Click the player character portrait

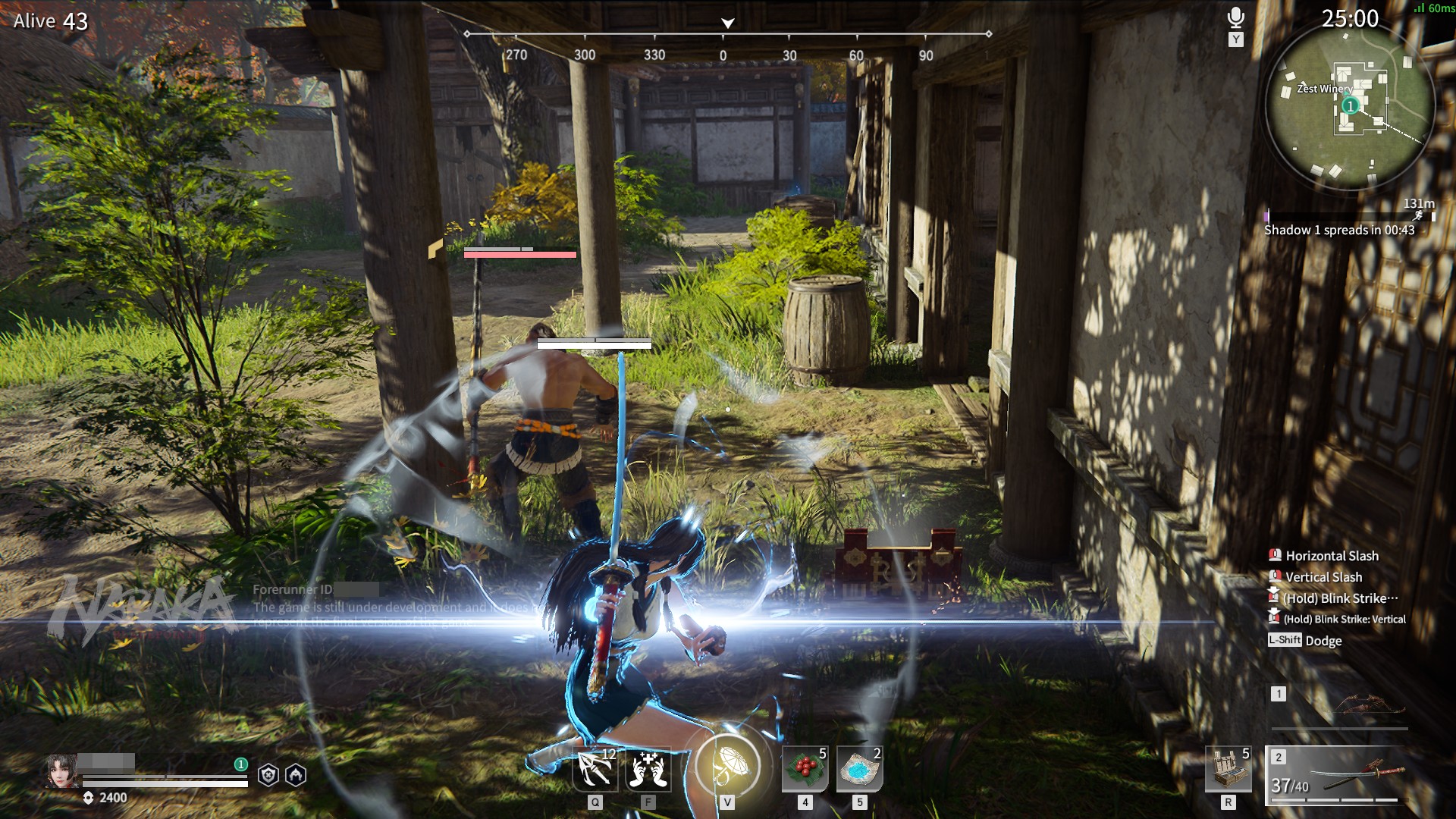click(x=61, y=771)
